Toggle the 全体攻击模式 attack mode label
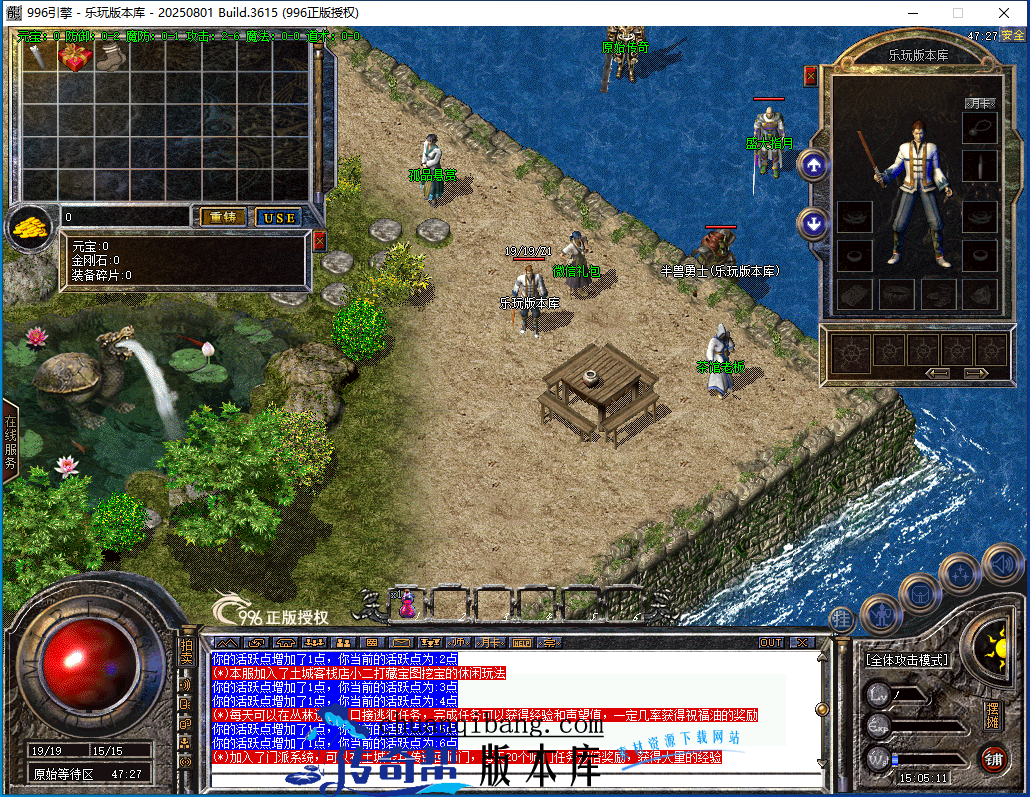 [x=907, y=660]
